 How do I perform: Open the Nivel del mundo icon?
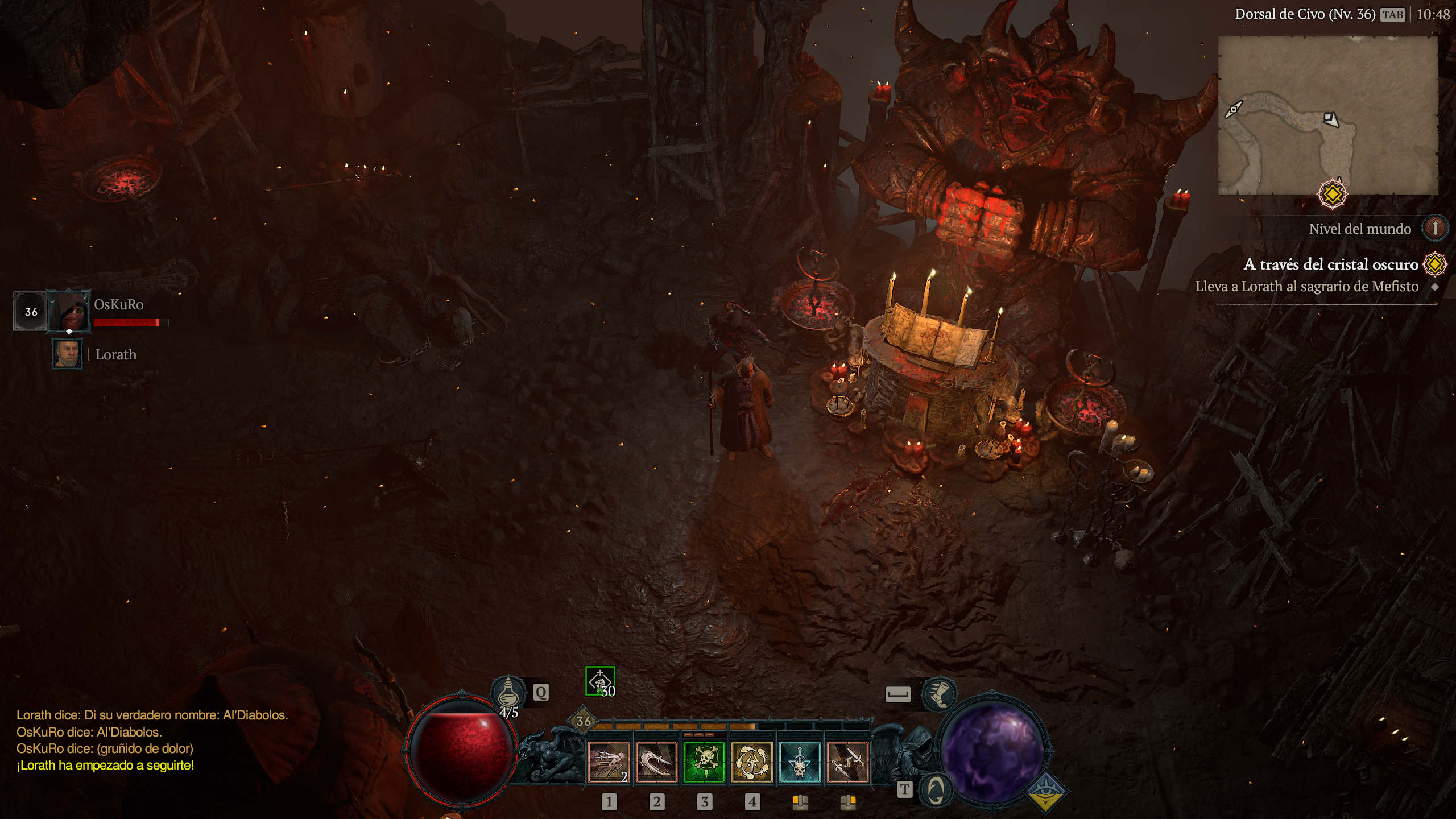(1434, 229)
